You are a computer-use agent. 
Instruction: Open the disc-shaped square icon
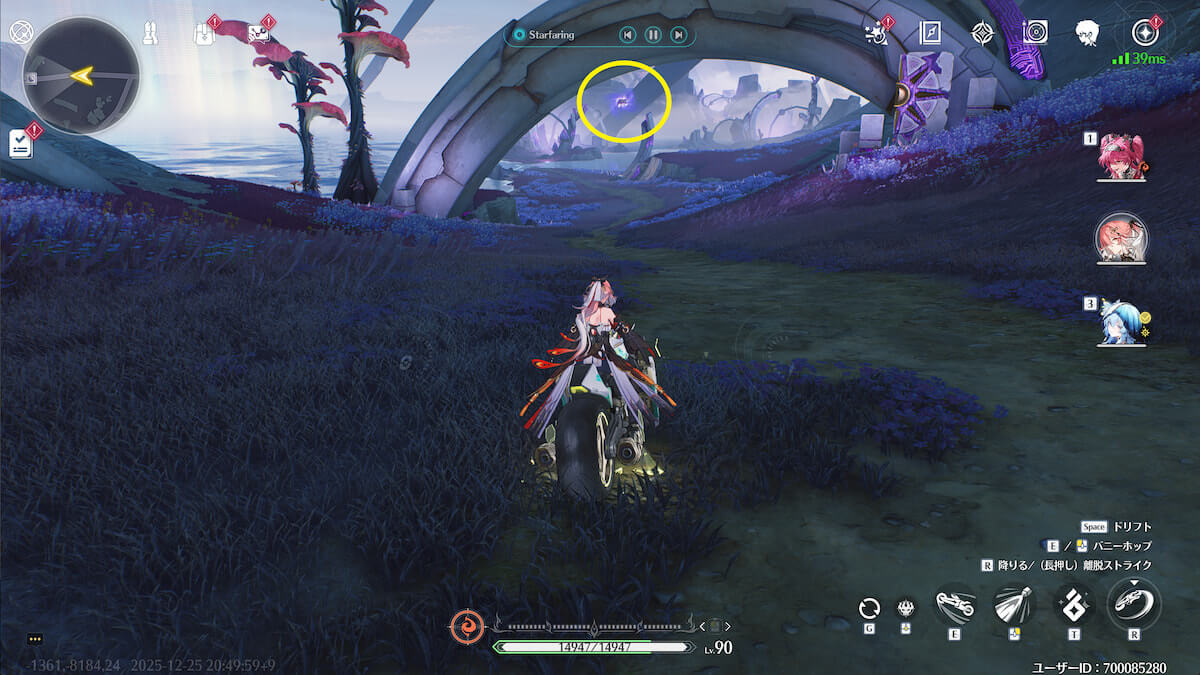point(1035,33)
